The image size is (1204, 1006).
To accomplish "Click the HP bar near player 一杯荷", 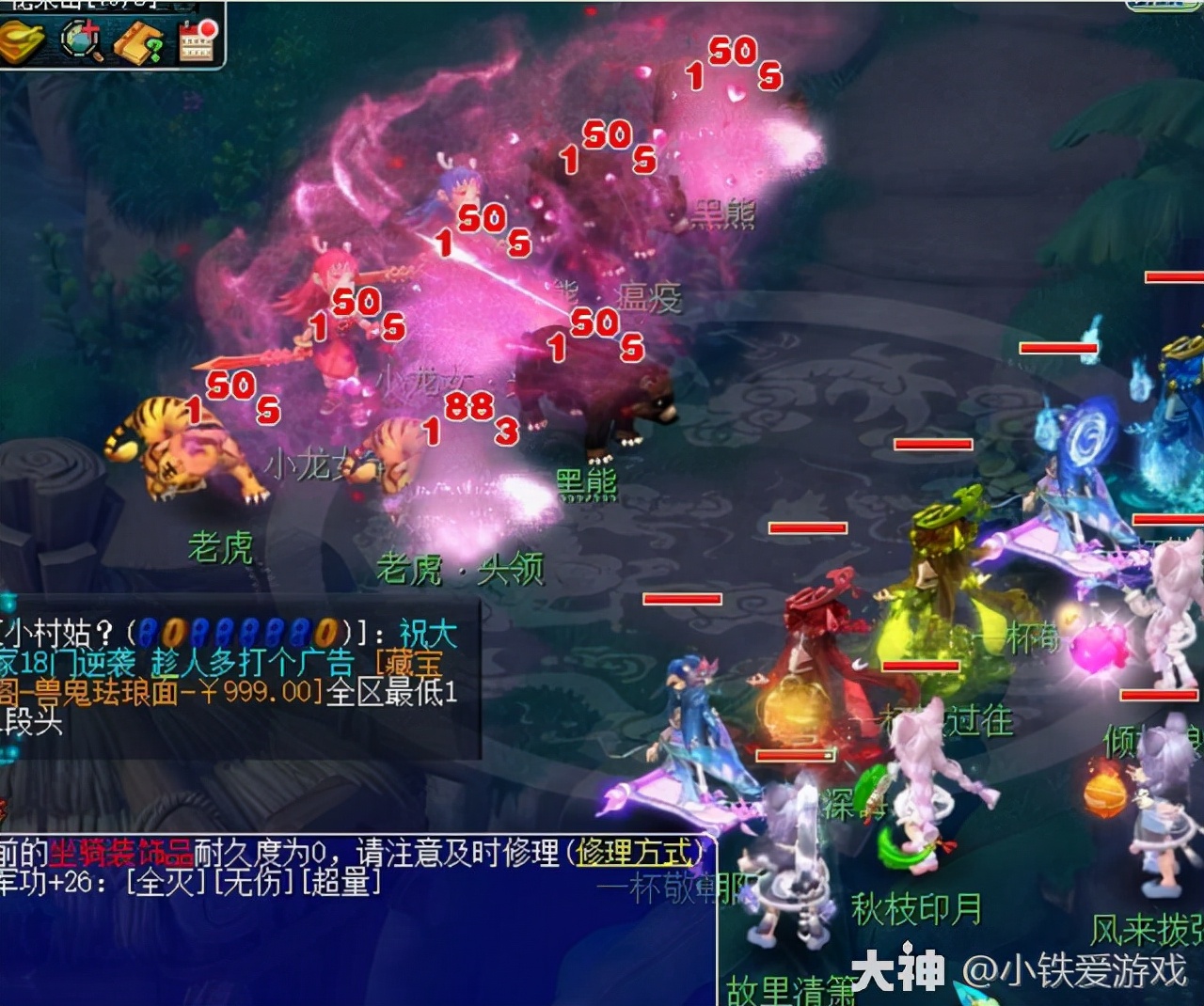I will [920, 668].
